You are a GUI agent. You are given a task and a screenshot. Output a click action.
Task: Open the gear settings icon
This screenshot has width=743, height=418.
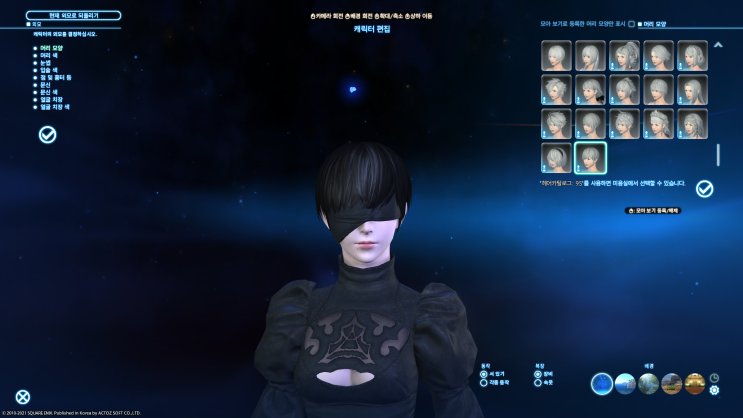714,390
